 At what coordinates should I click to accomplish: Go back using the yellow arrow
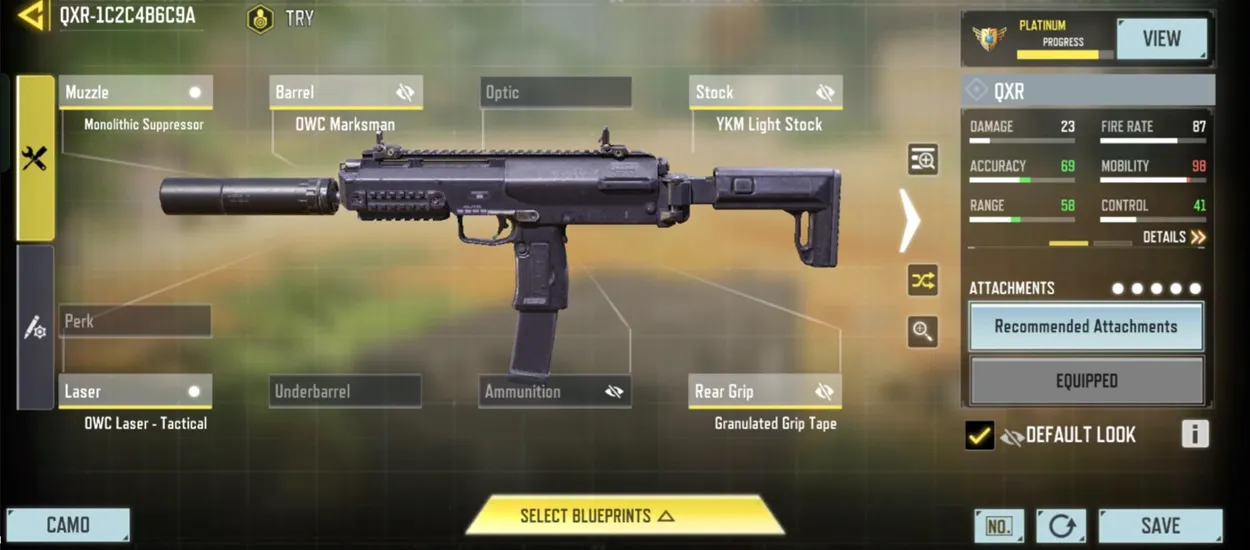(30, 15)
